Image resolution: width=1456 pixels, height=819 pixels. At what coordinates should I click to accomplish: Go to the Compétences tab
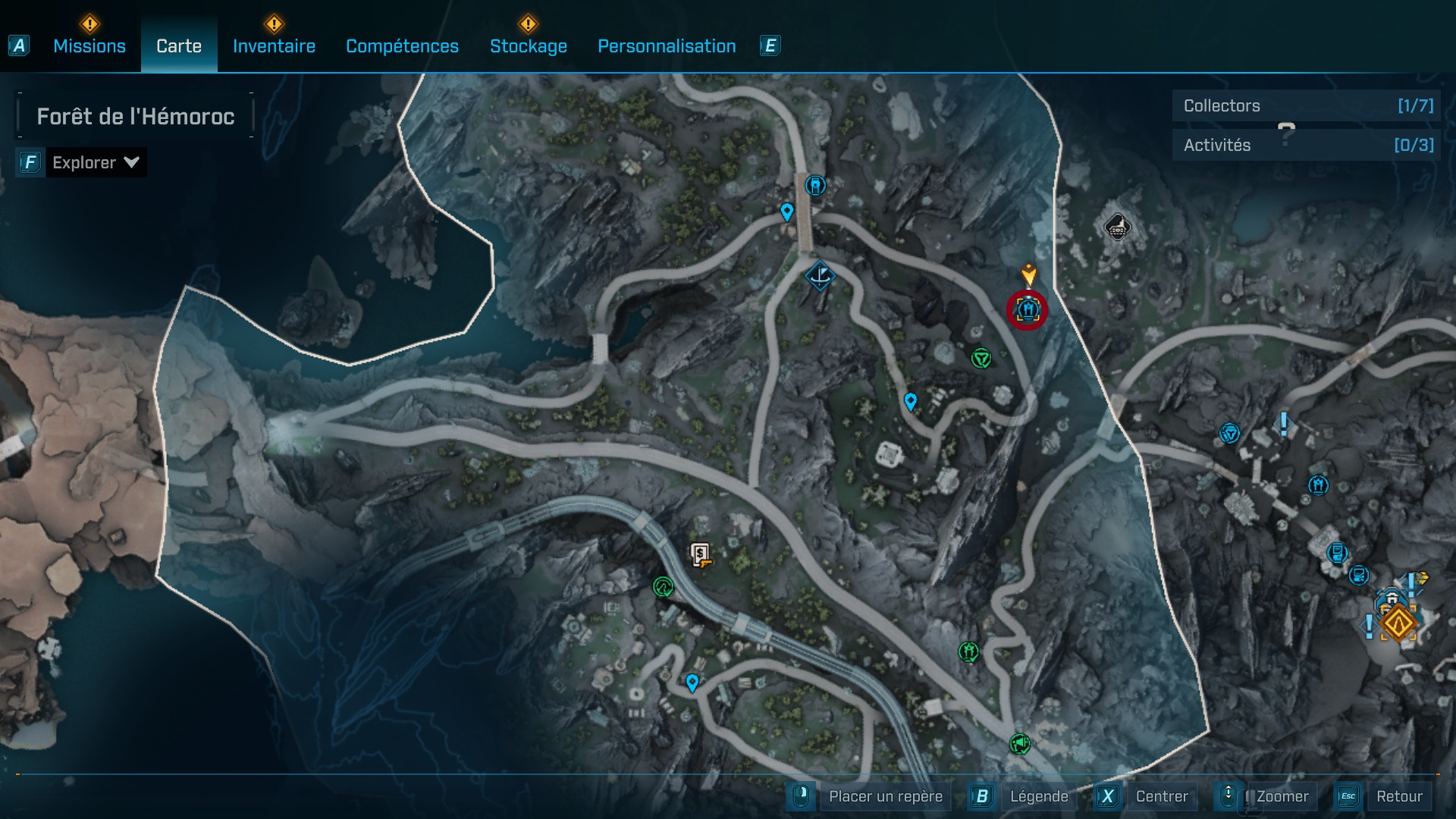[402, 46]
